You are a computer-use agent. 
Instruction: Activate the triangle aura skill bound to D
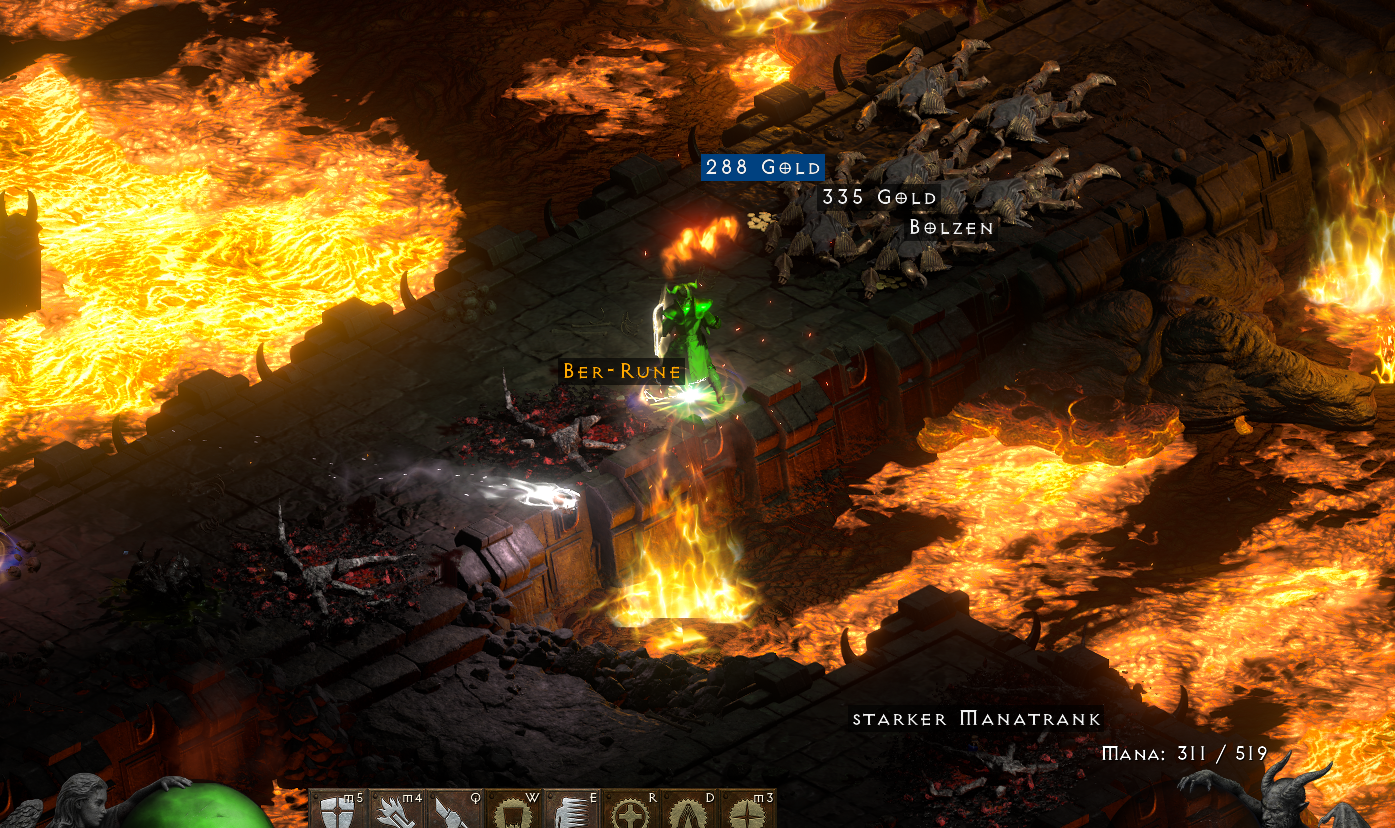click(x=688, y=811)
